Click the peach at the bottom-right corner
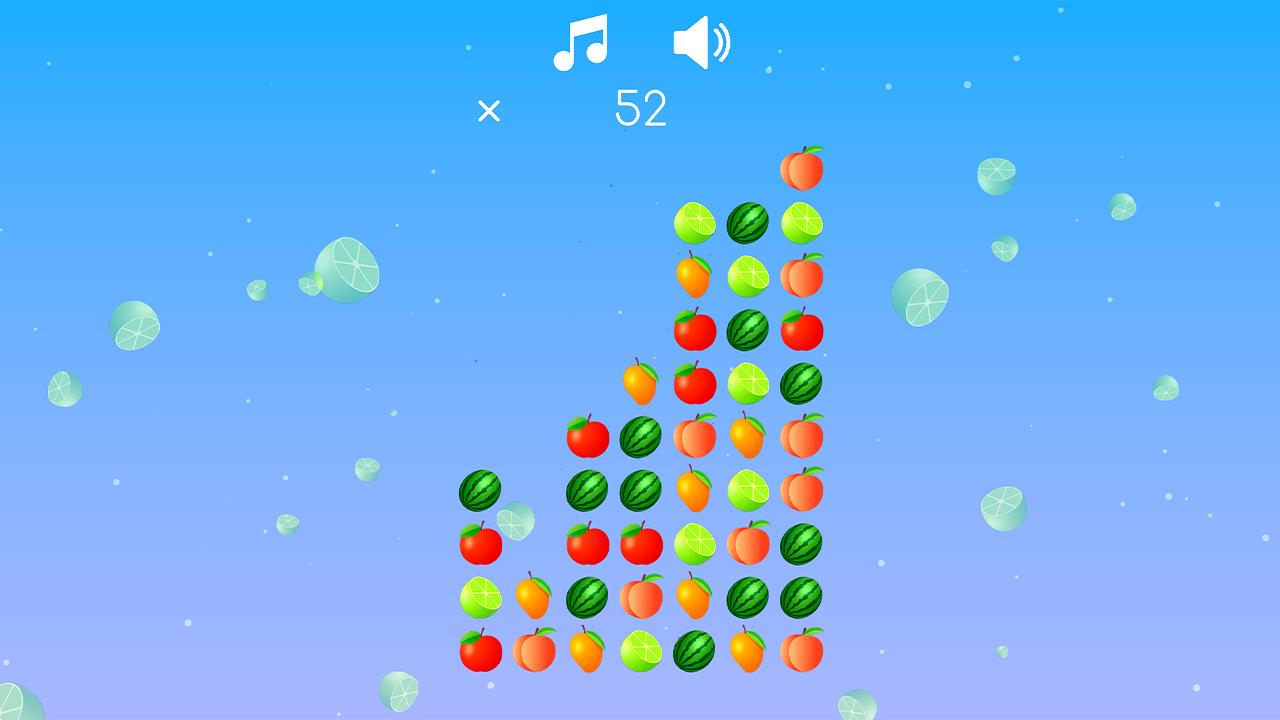 [801, 655]
